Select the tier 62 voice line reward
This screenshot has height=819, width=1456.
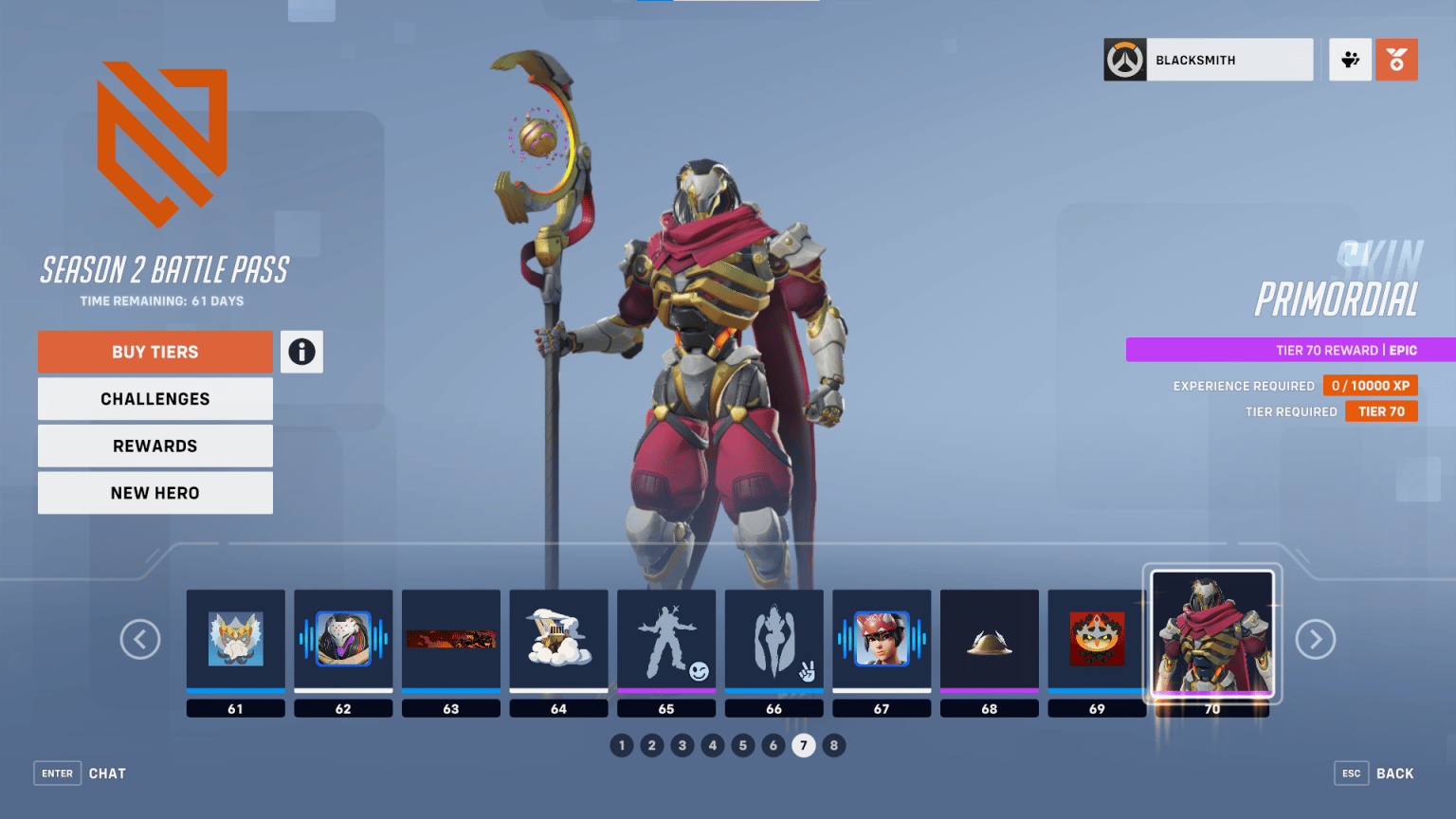[x=343, y=637]
